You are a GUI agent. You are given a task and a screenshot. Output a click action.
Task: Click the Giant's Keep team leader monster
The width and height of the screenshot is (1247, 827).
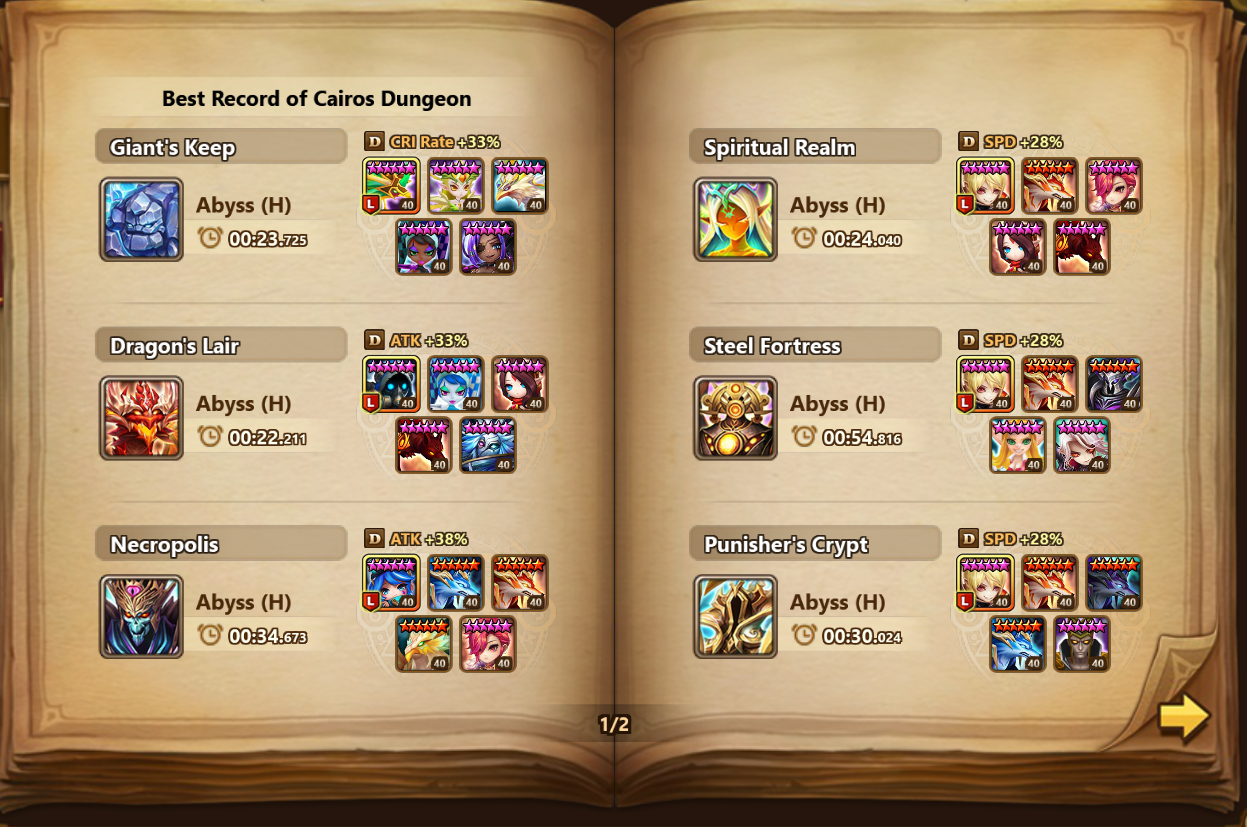click(x=391, y=186)
